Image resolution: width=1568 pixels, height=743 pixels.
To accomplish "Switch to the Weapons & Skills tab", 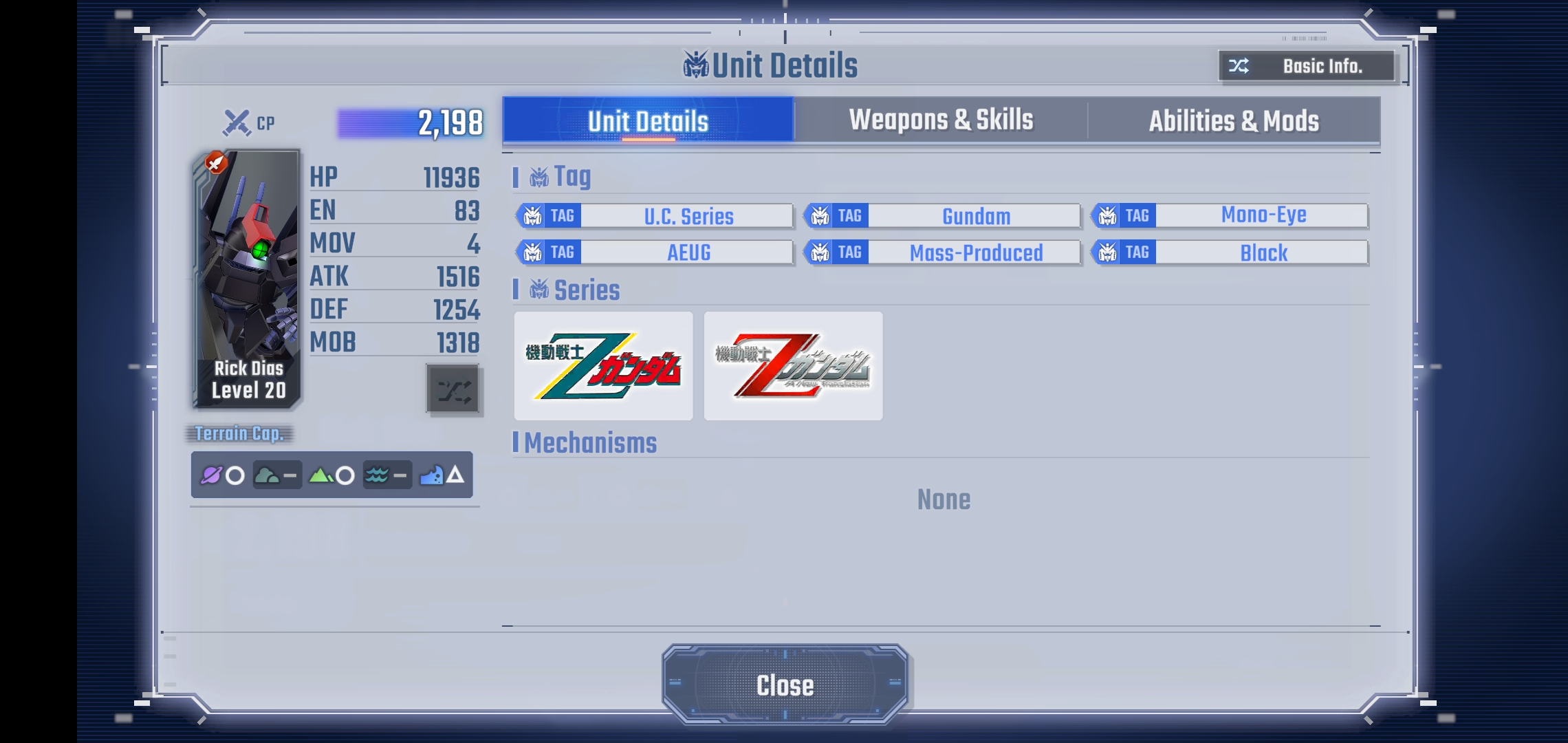I will tap(941, 120).
